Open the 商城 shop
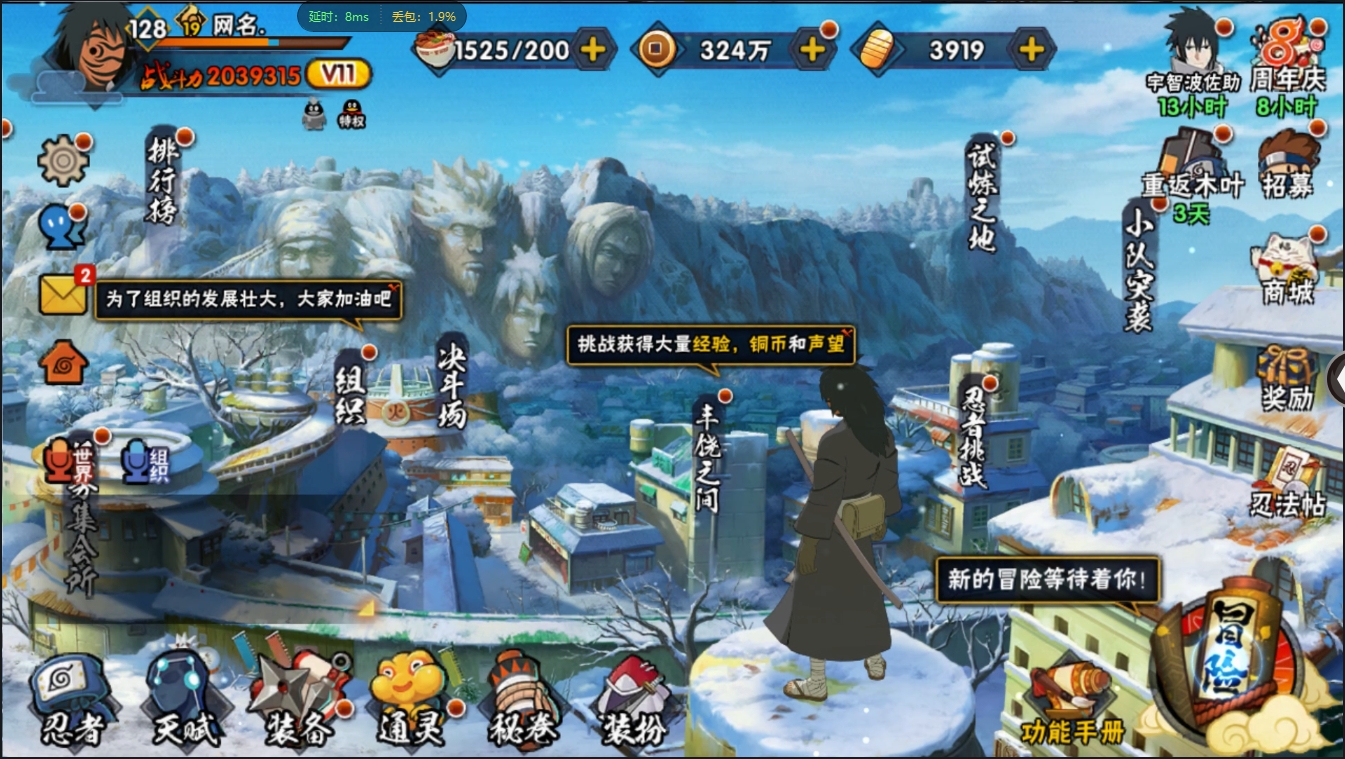This screenshot has width=1345, height=759. pos(1287,268)
